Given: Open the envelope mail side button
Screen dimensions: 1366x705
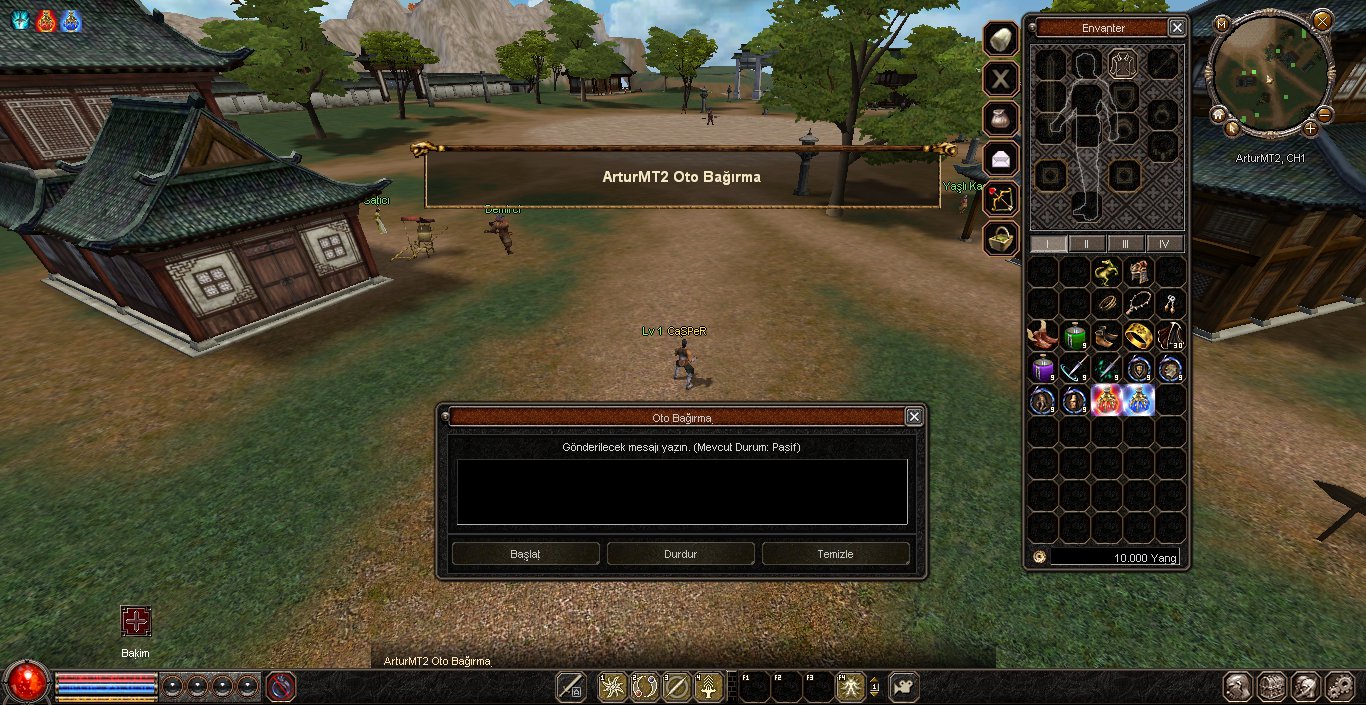Looking at the screenshot, I should coord(1000,158).
